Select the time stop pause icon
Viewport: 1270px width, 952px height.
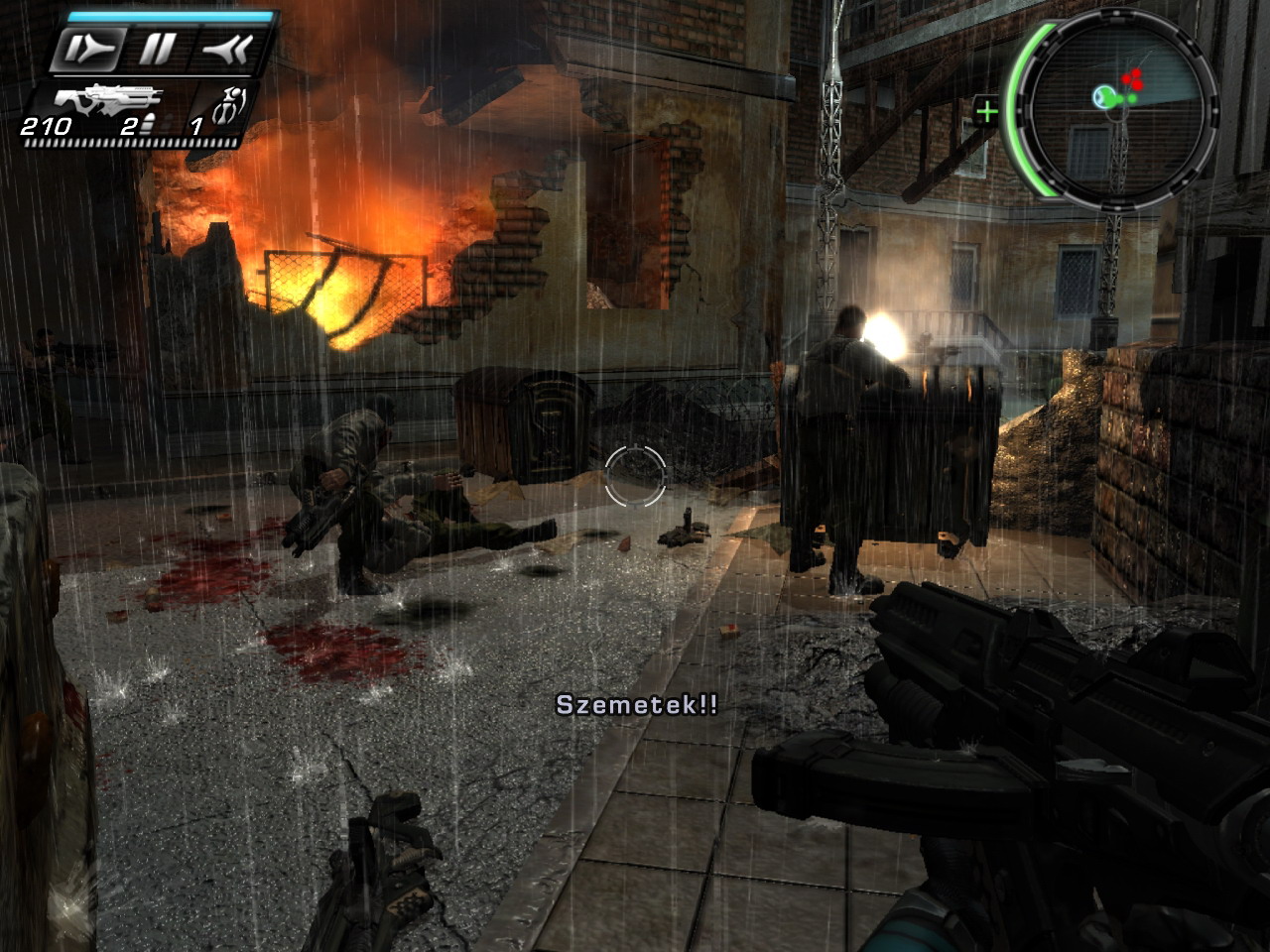[158, 49]
